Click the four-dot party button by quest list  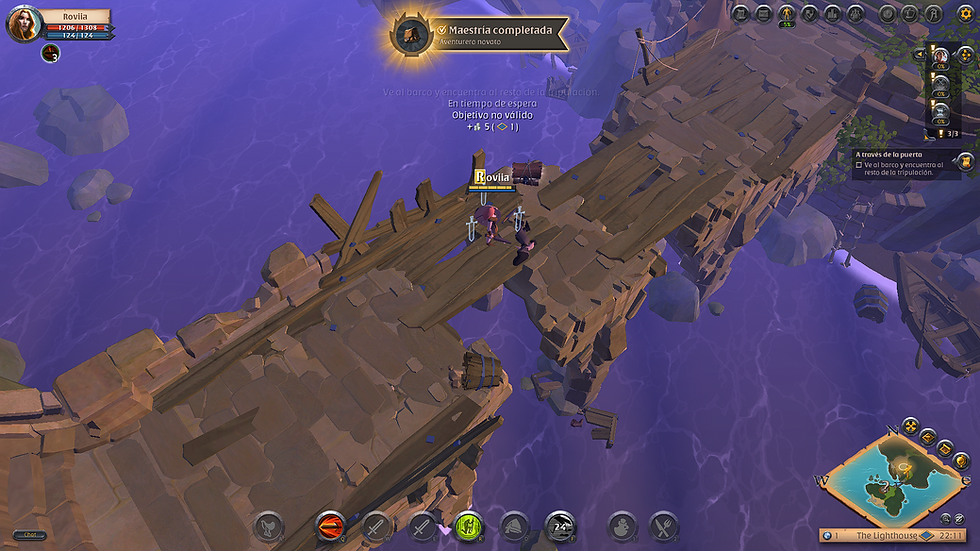[x=965, y=54]
